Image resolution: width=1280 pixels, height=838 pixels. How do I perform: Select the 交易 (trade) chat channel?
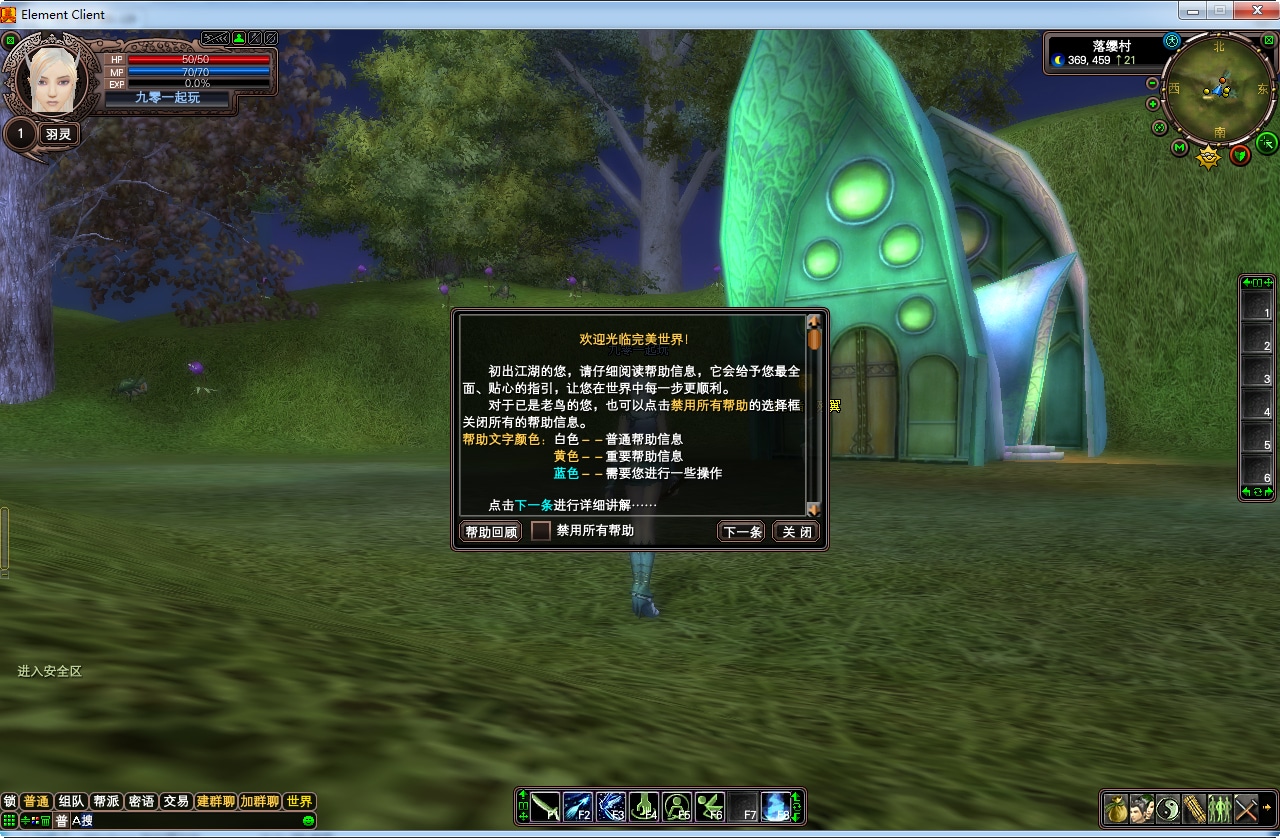coord(176,801)
